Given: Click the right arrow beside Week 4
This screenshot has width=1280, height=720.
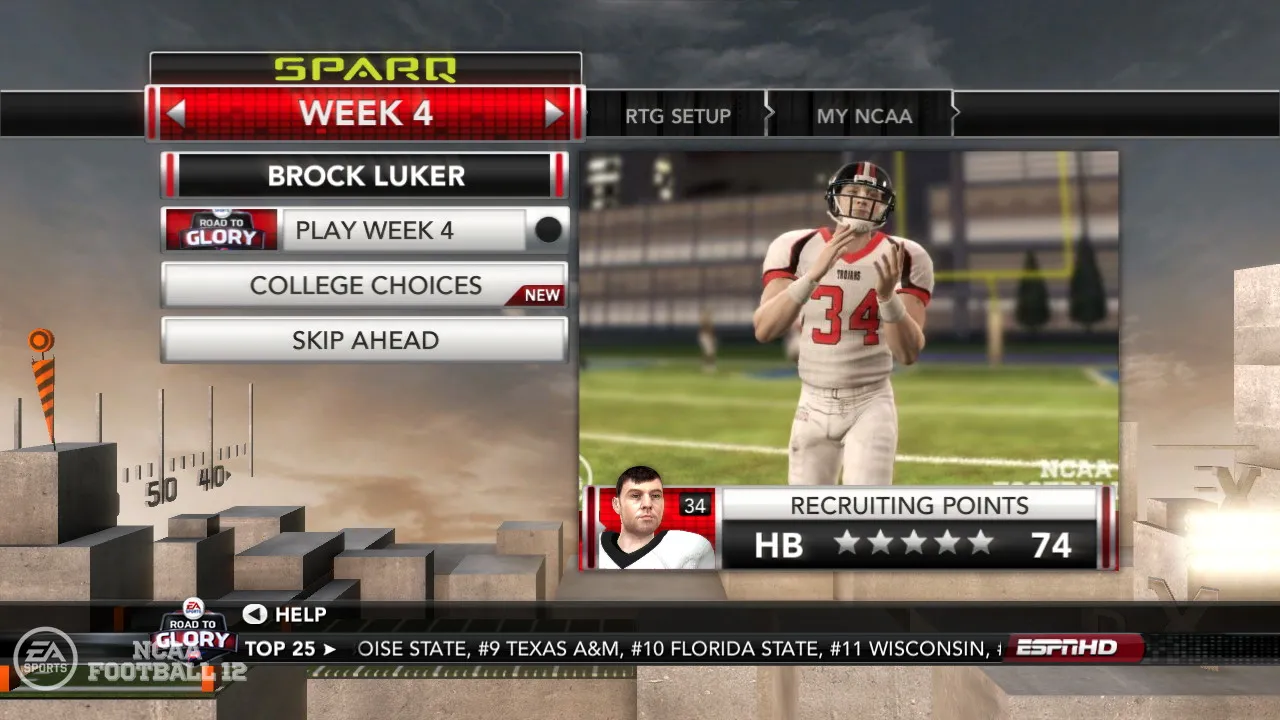Looking at the screenshot, I should pos(554,114).
